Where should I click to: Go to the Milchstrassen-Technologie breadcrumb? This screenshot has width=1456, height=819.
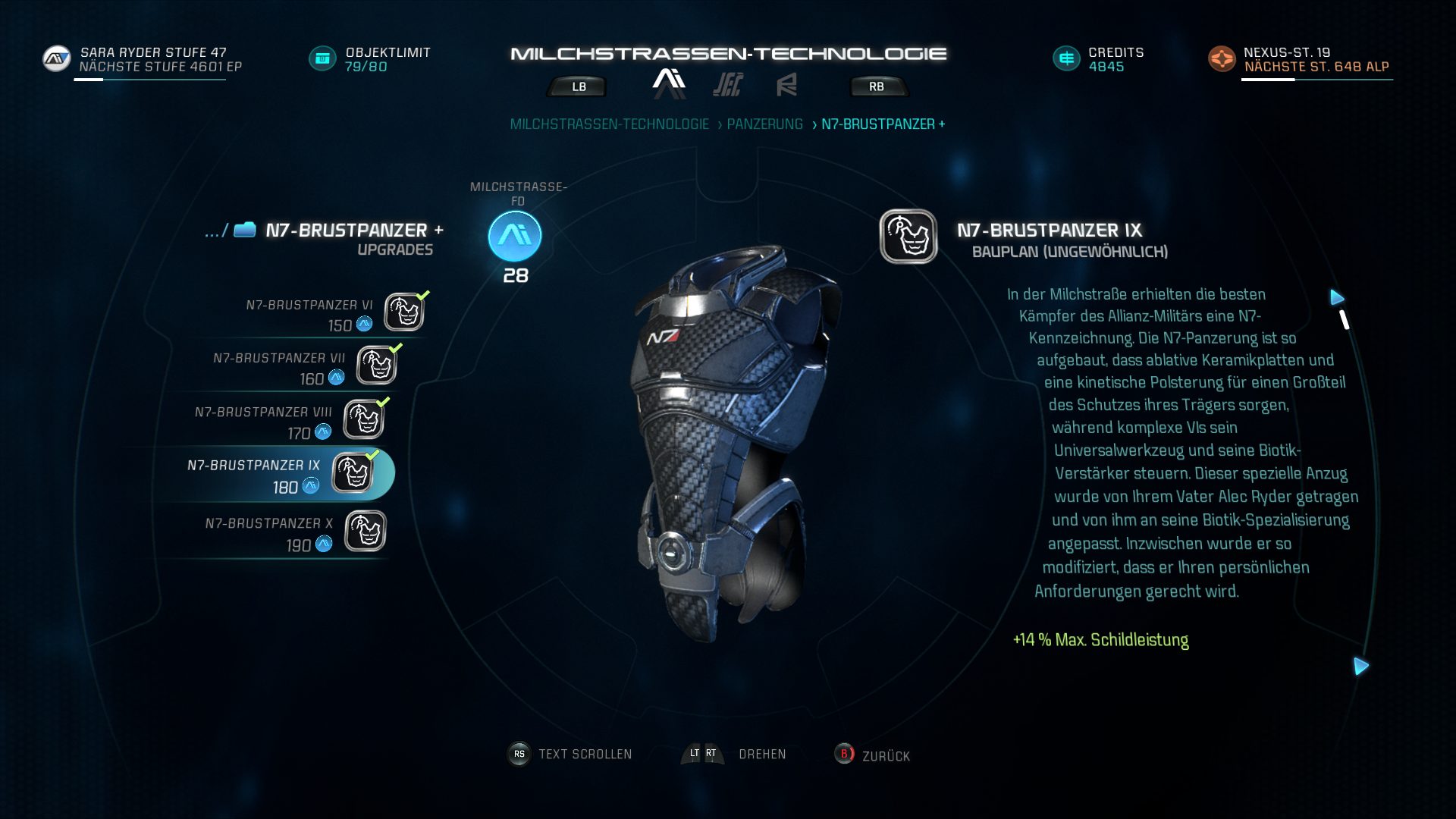point(609,124)
